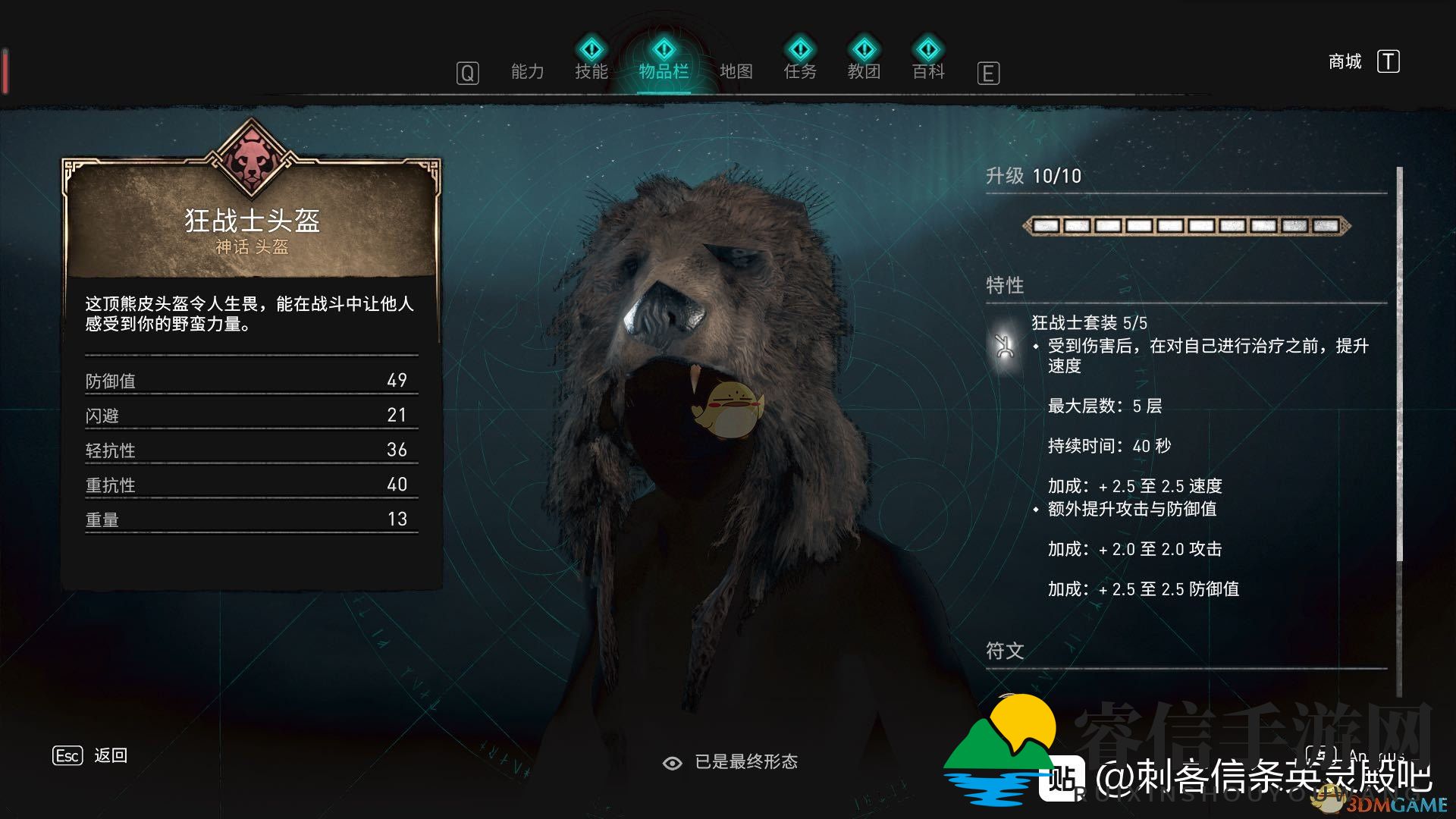Click the 狂战士套装 set perk icon
Screen dimensions: 1456x819
pyautogui.click(x=1005, y=347)
